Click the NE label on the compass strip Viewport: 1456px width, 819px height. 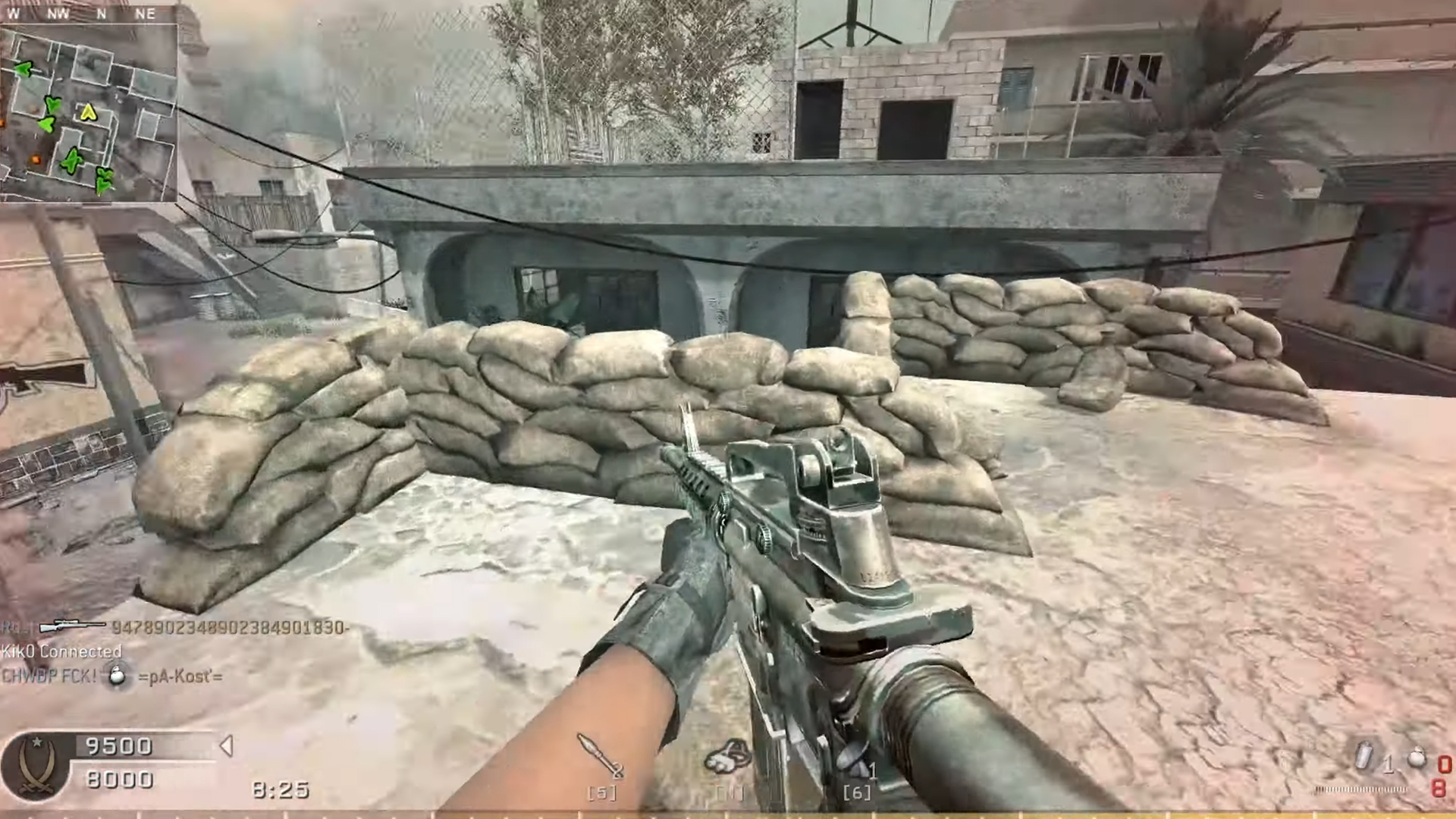point(146,14)
